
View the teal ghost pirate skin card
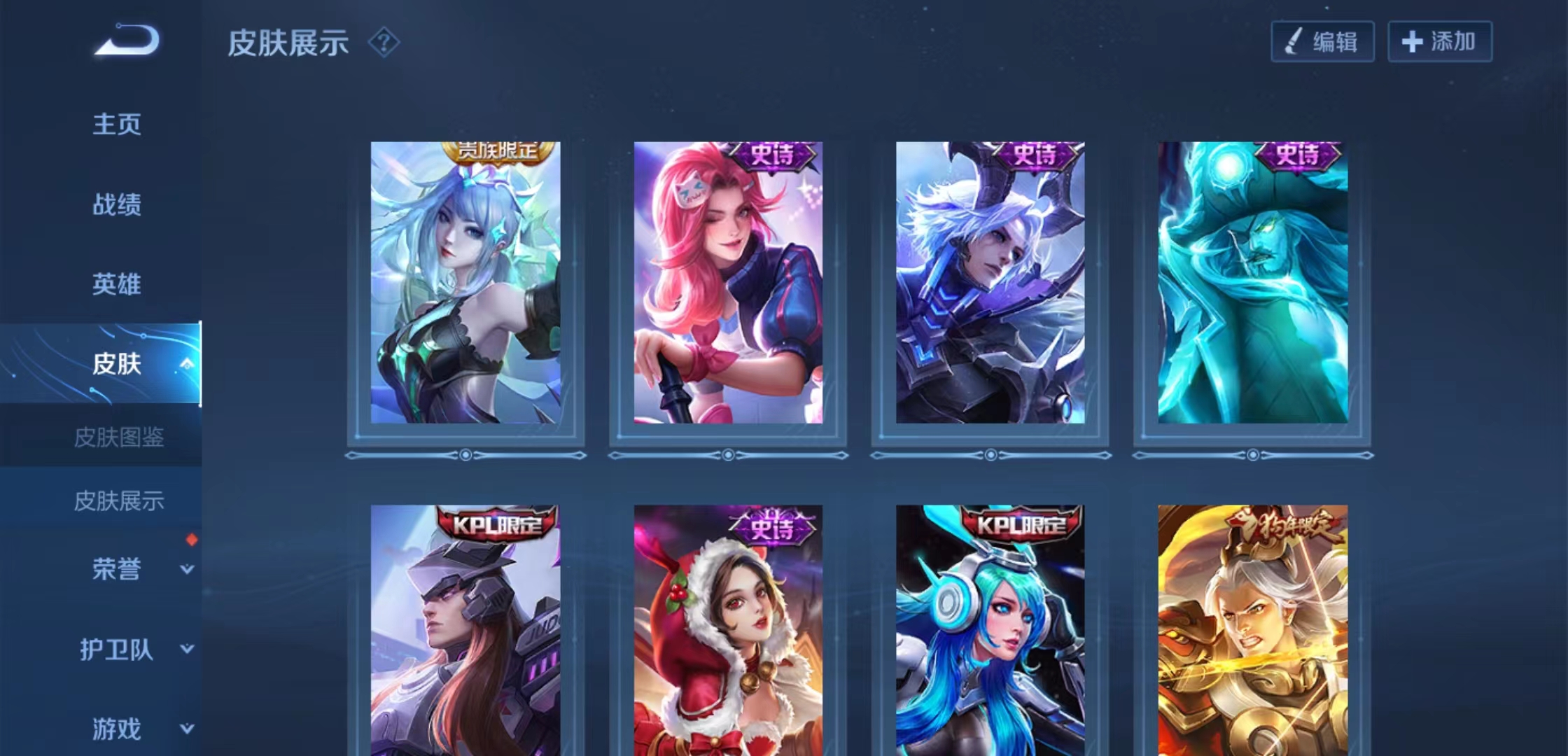coord(1253,283)
